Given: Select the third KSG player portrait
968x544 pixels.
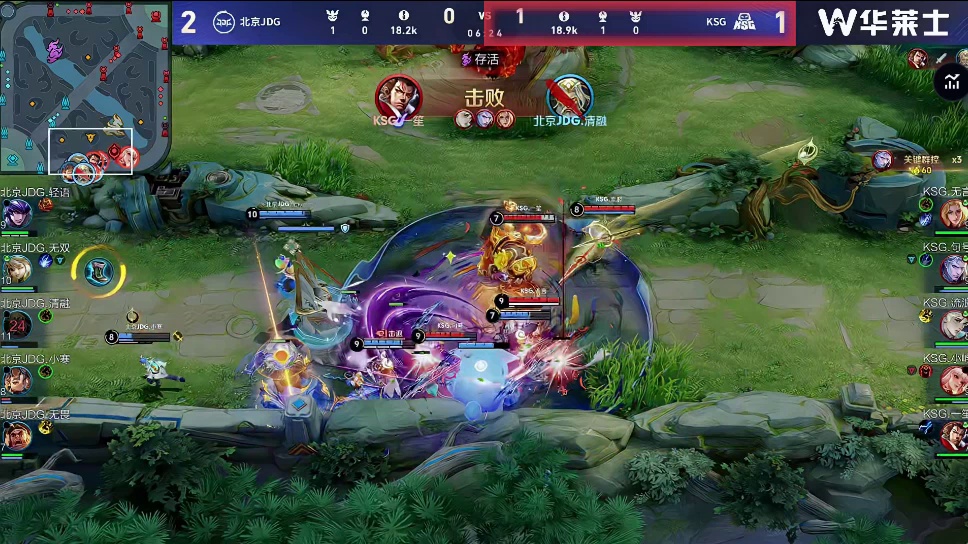Looking at the screenshot, I should (x=953, y=324).
